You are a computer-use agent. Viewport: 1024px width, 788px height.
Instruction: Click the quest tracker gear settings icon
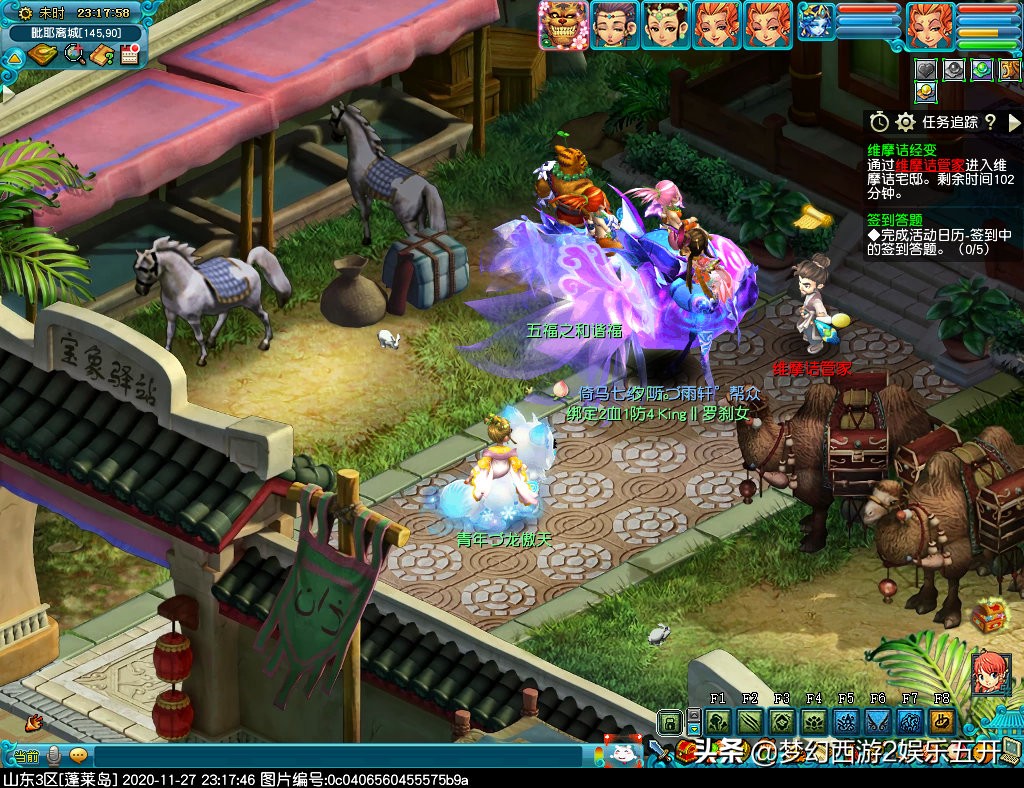coord(906,122)
